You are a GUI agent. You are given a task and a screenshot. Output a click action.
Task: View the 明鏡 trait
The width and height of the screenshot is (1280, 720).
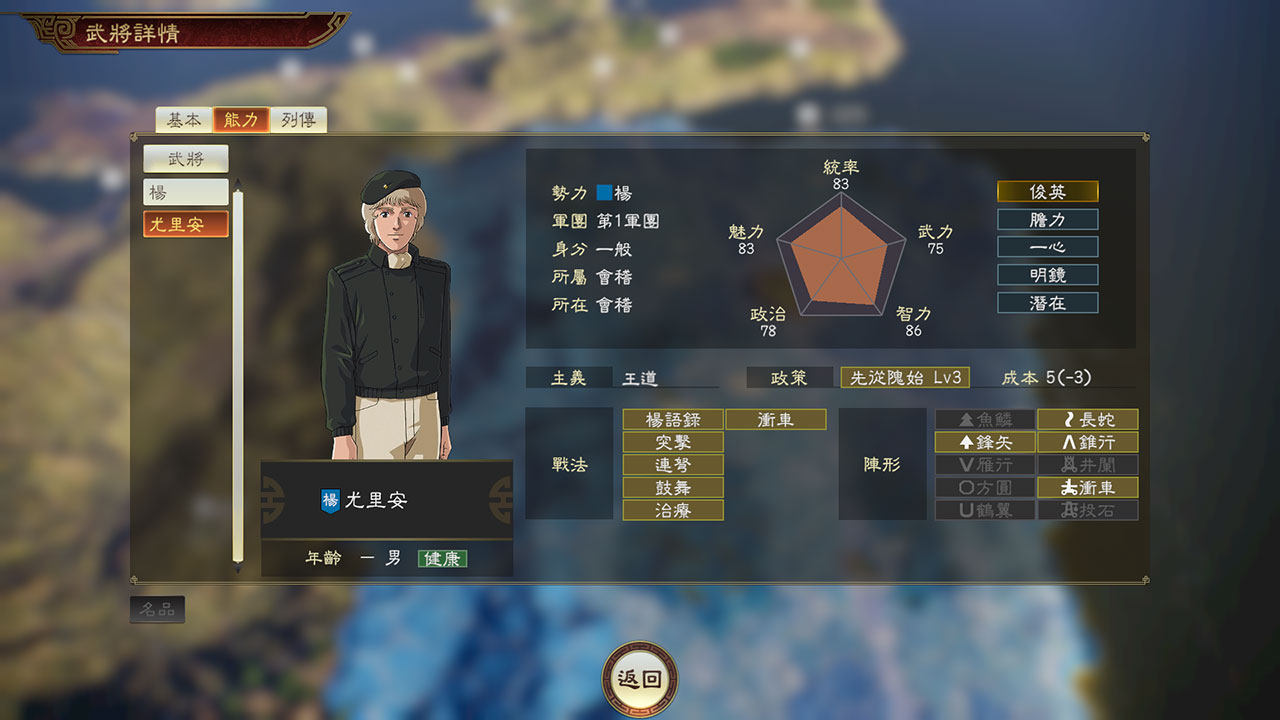click(x=1047, y=274)
